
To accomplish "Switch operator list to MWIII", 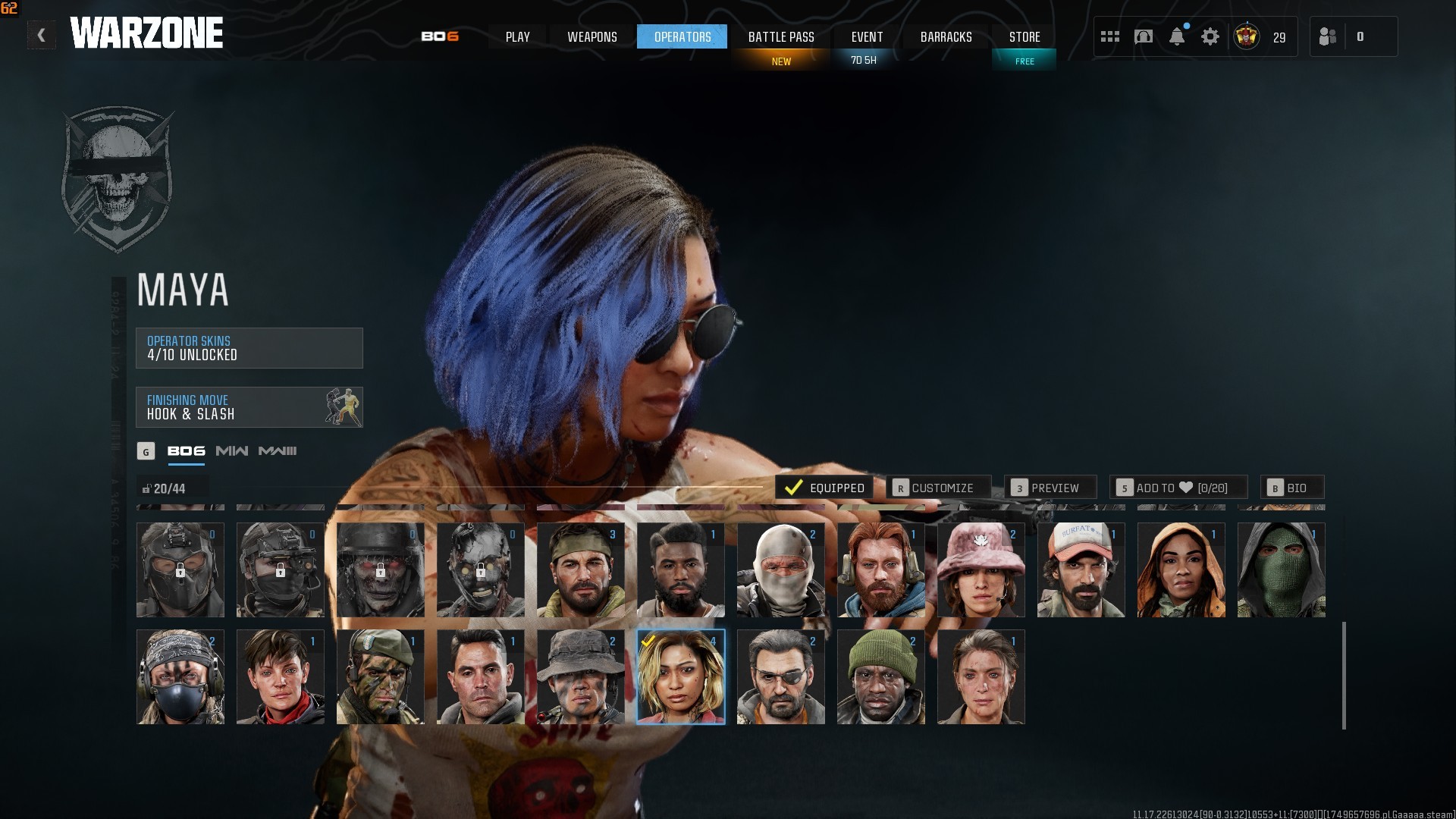I will [278, 451].
